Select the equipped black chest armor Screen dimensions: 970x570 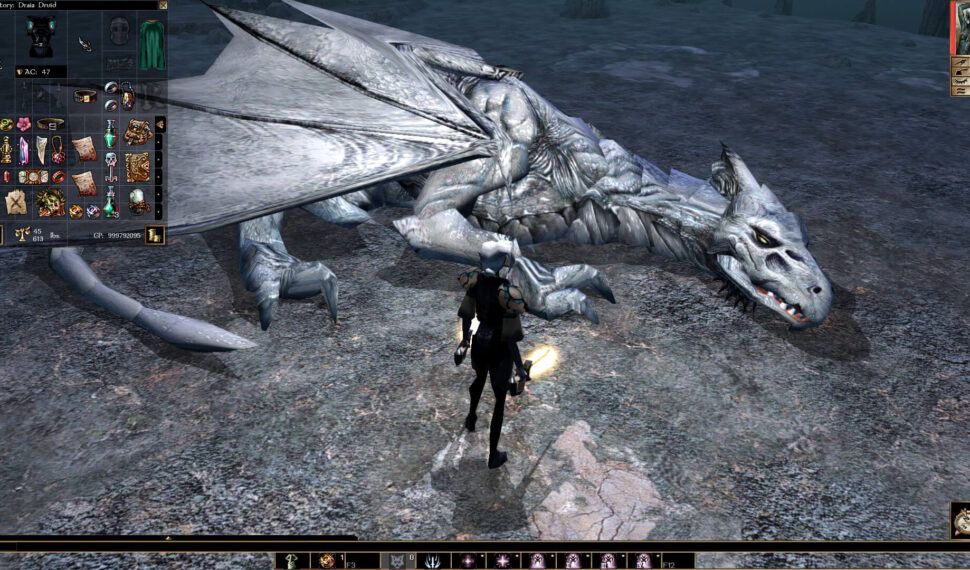[x=41, y=35]
